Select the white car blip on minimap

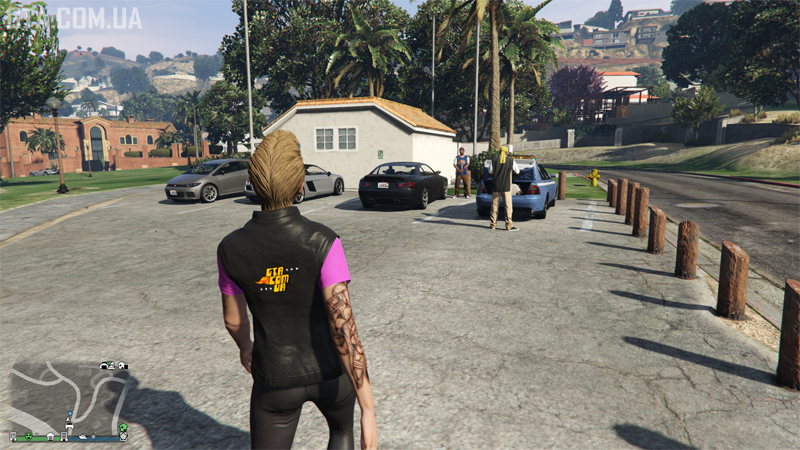(x=69, y=427)
